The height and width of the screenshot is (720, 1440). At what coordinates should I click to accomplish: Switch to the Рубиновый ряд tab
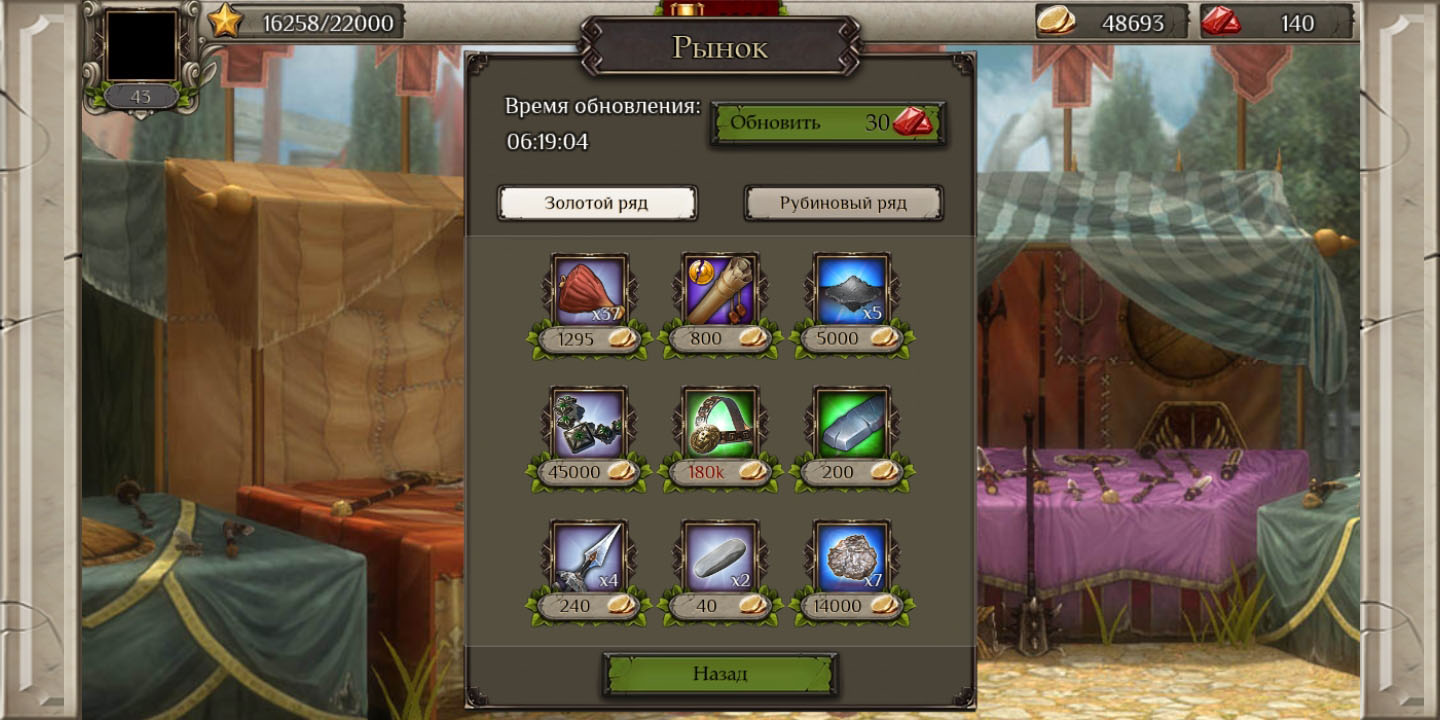click(x=843, y=203)
